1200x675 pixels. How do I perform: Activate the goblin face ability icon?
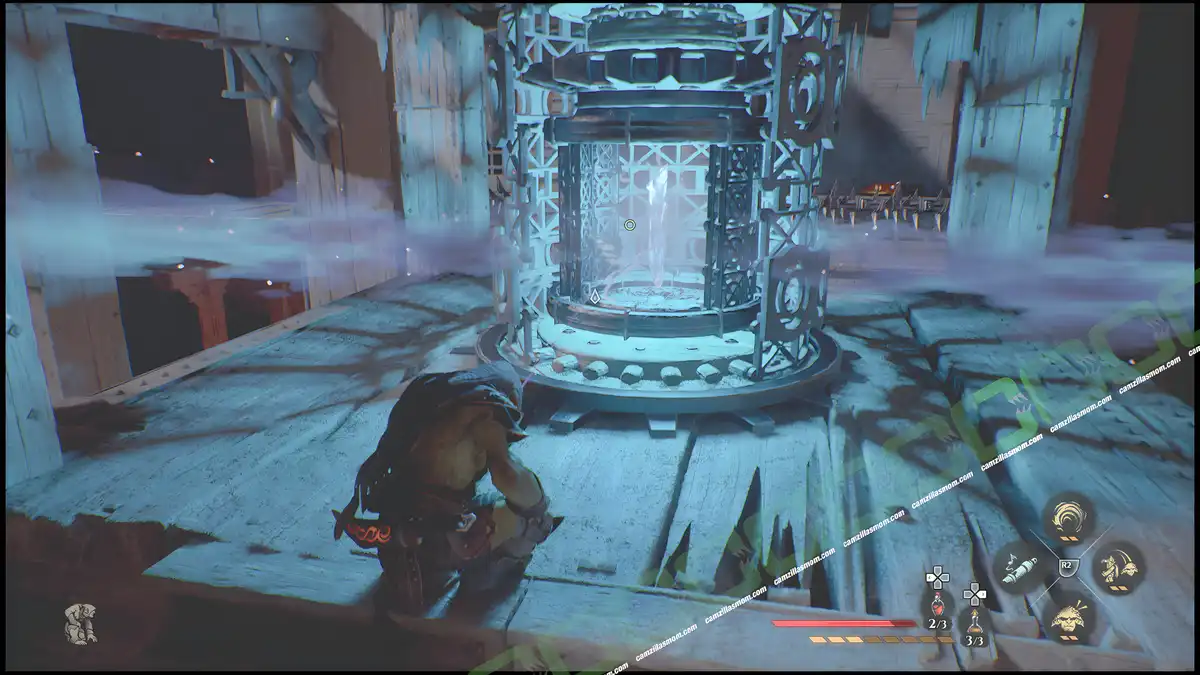(1069, 618)
